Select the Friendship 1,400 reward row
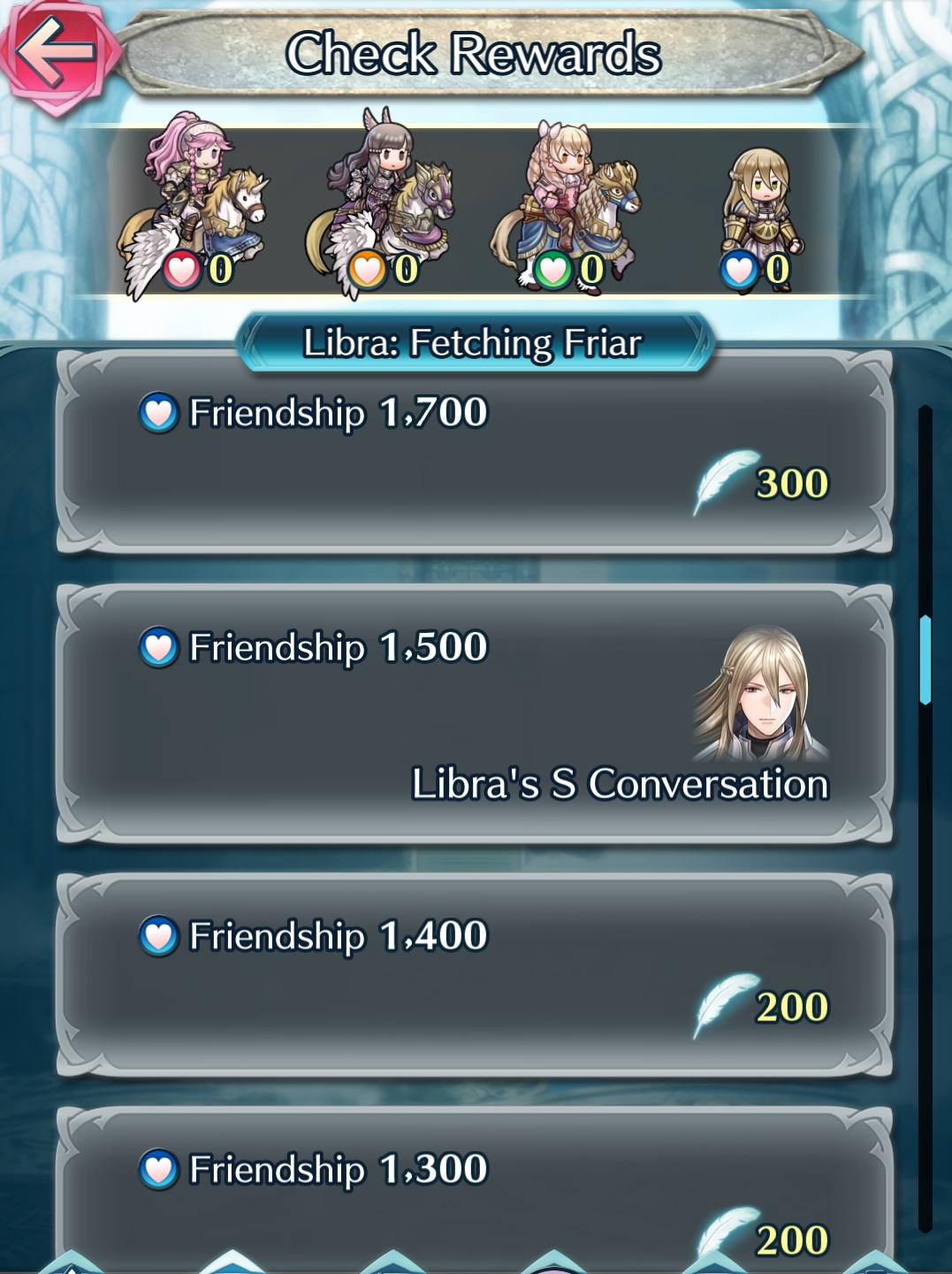 474,974
